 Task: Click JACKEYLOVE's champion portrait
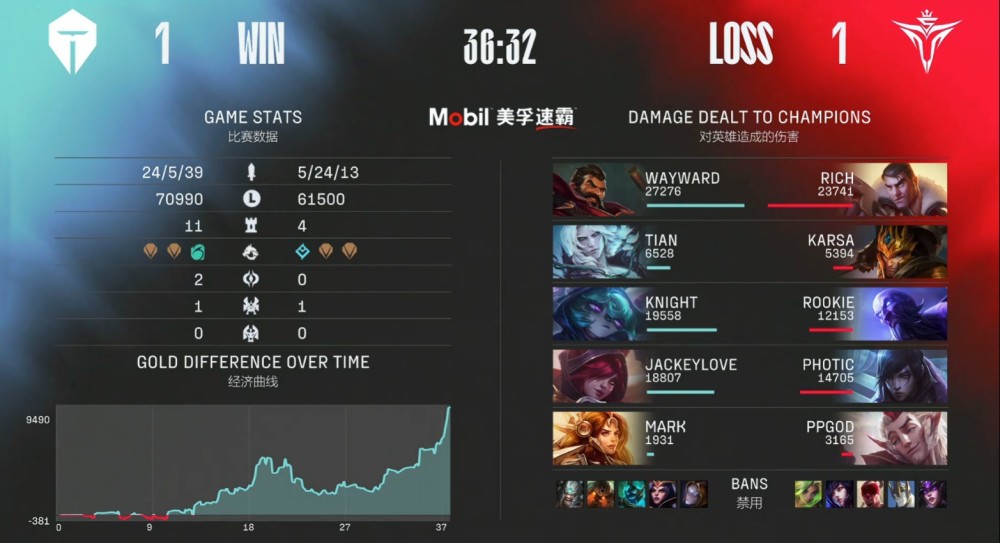click(596, 375)
